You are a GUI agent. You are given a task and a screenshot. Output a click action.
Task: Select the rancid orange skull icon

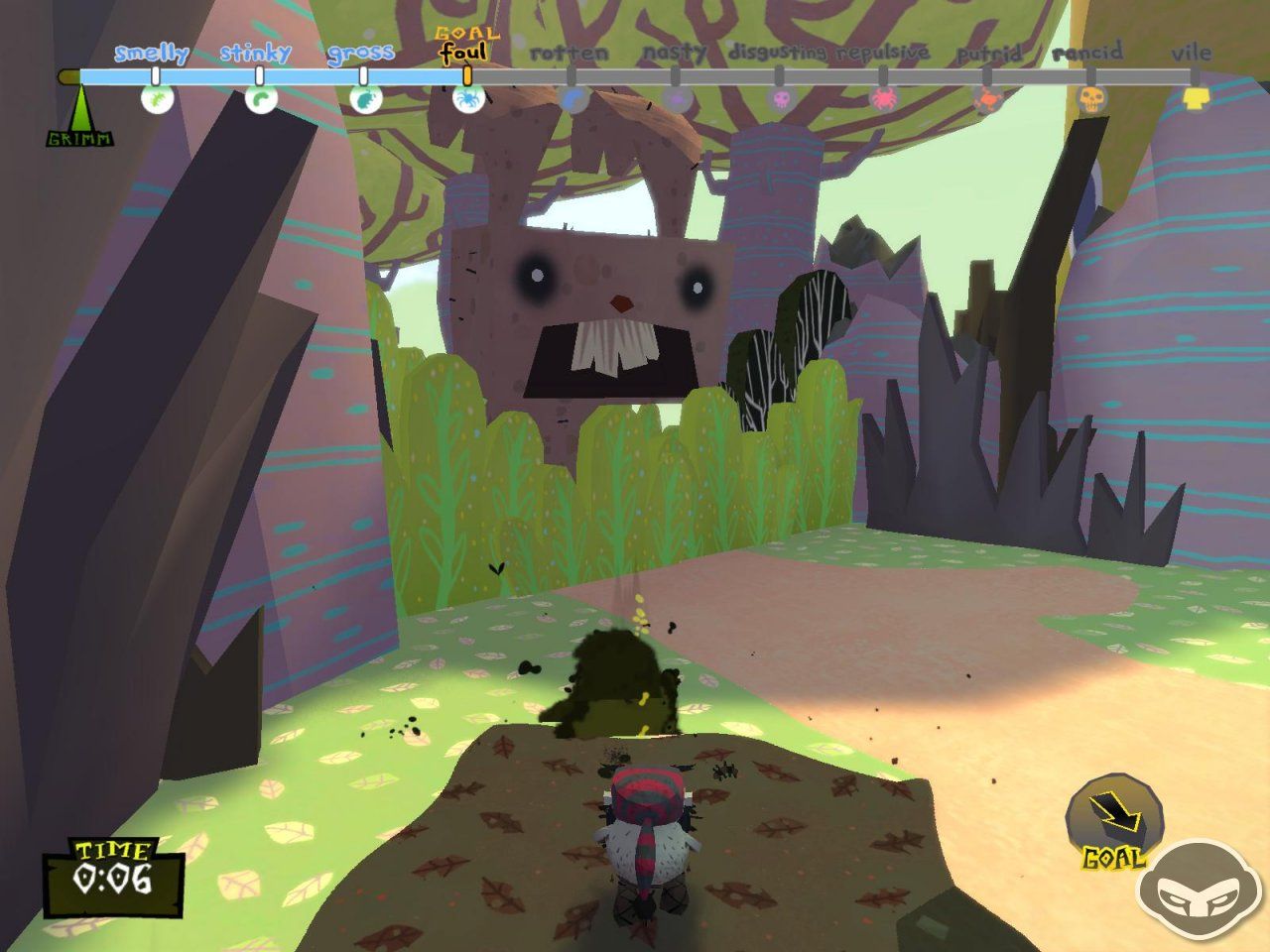pyautogui.click(x=1090, y=99)
